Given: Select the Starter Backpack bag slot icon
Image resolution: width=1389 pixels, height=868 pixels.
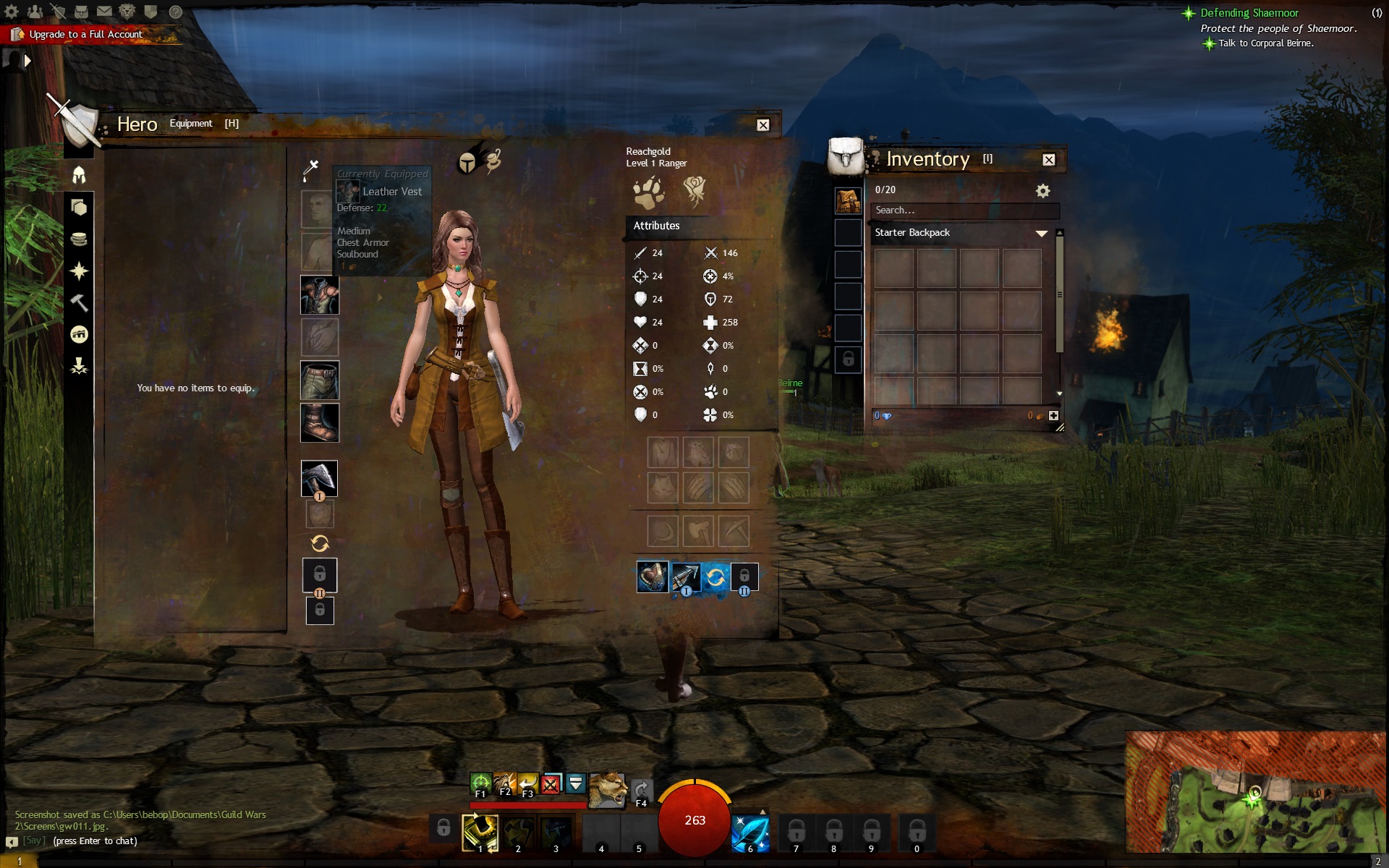Looking at the screenshot, I should 848,200.
